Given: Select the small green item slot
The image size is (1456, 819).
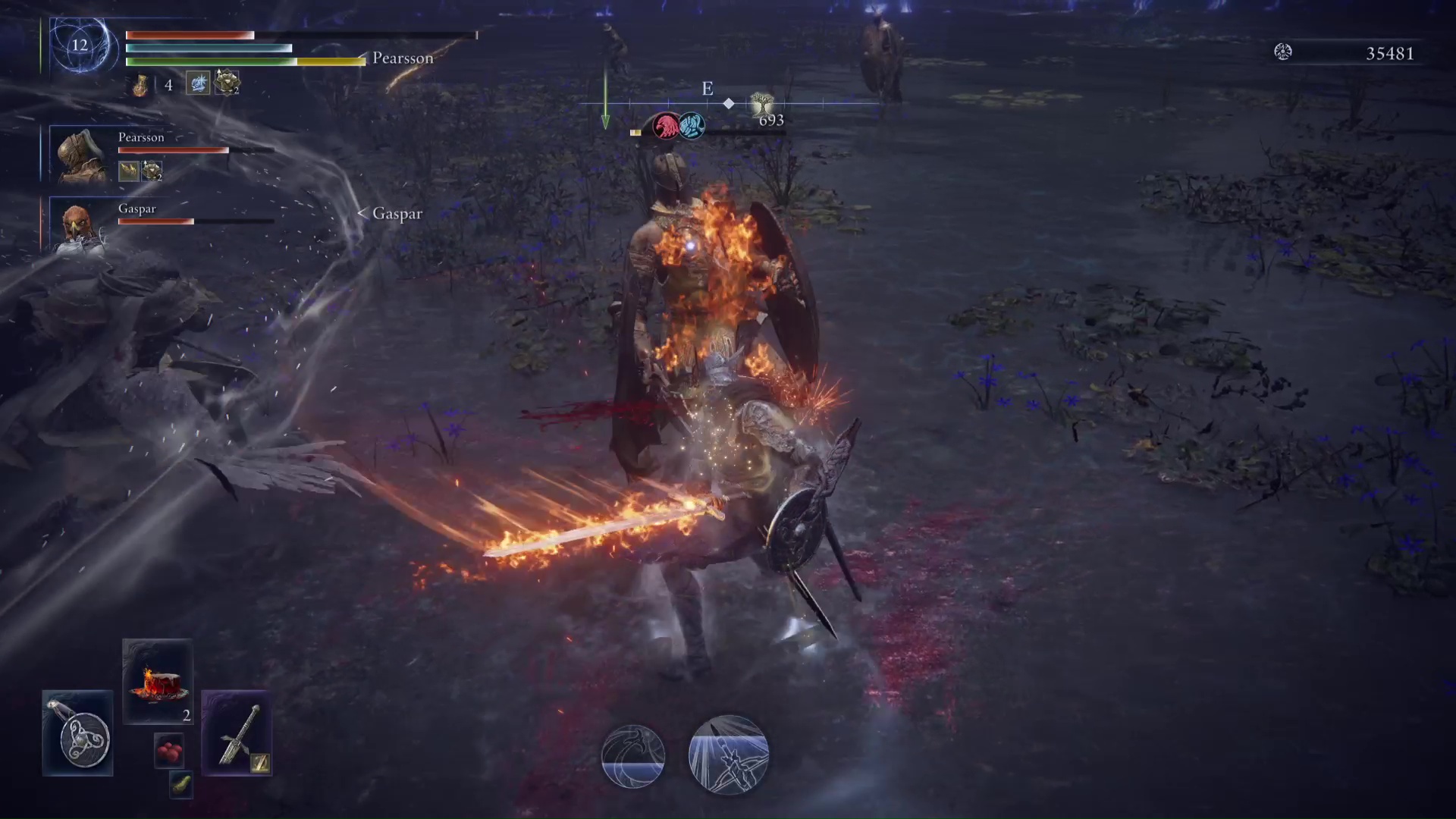Looking at the screenshot, I should click(180, 785).
